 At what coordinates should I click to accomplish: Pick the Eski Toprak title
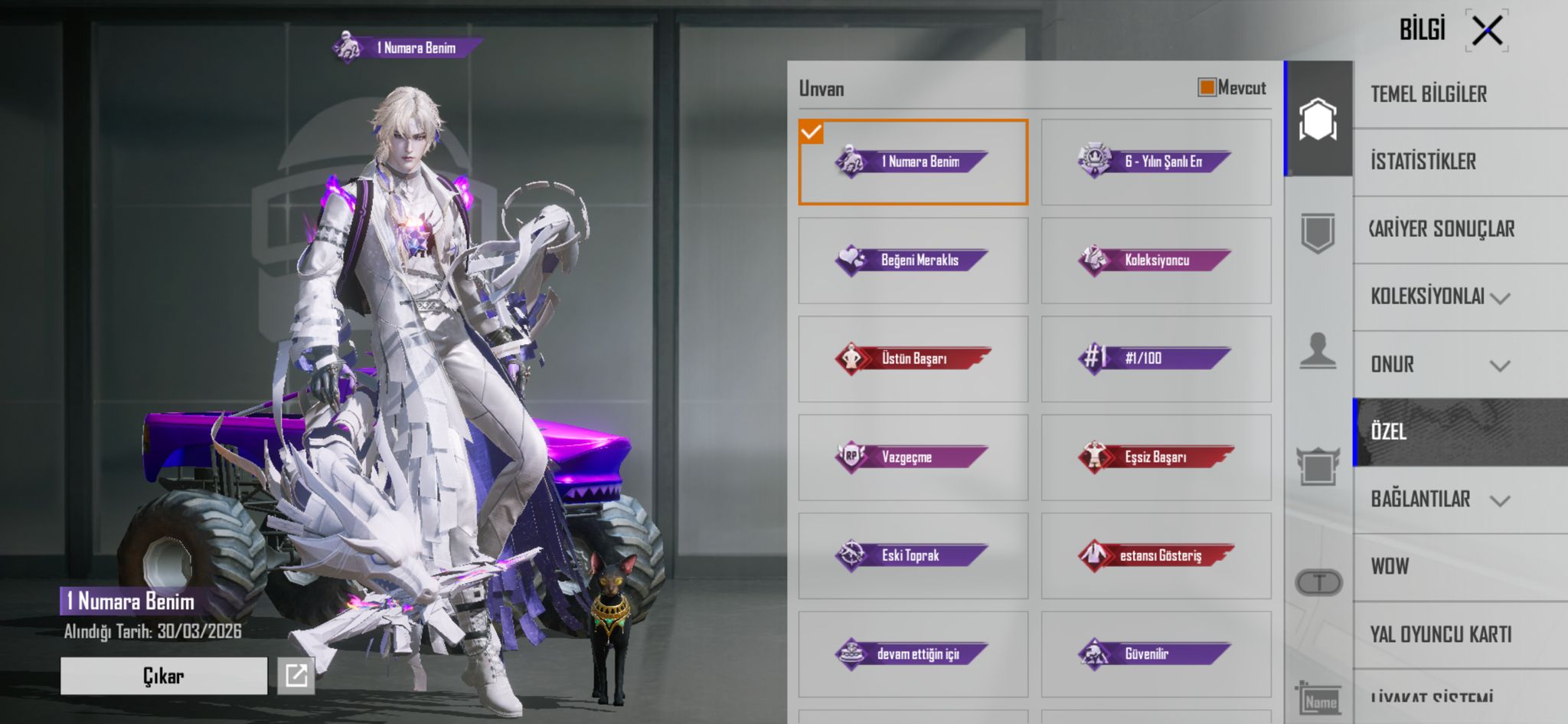pos(913,555)
